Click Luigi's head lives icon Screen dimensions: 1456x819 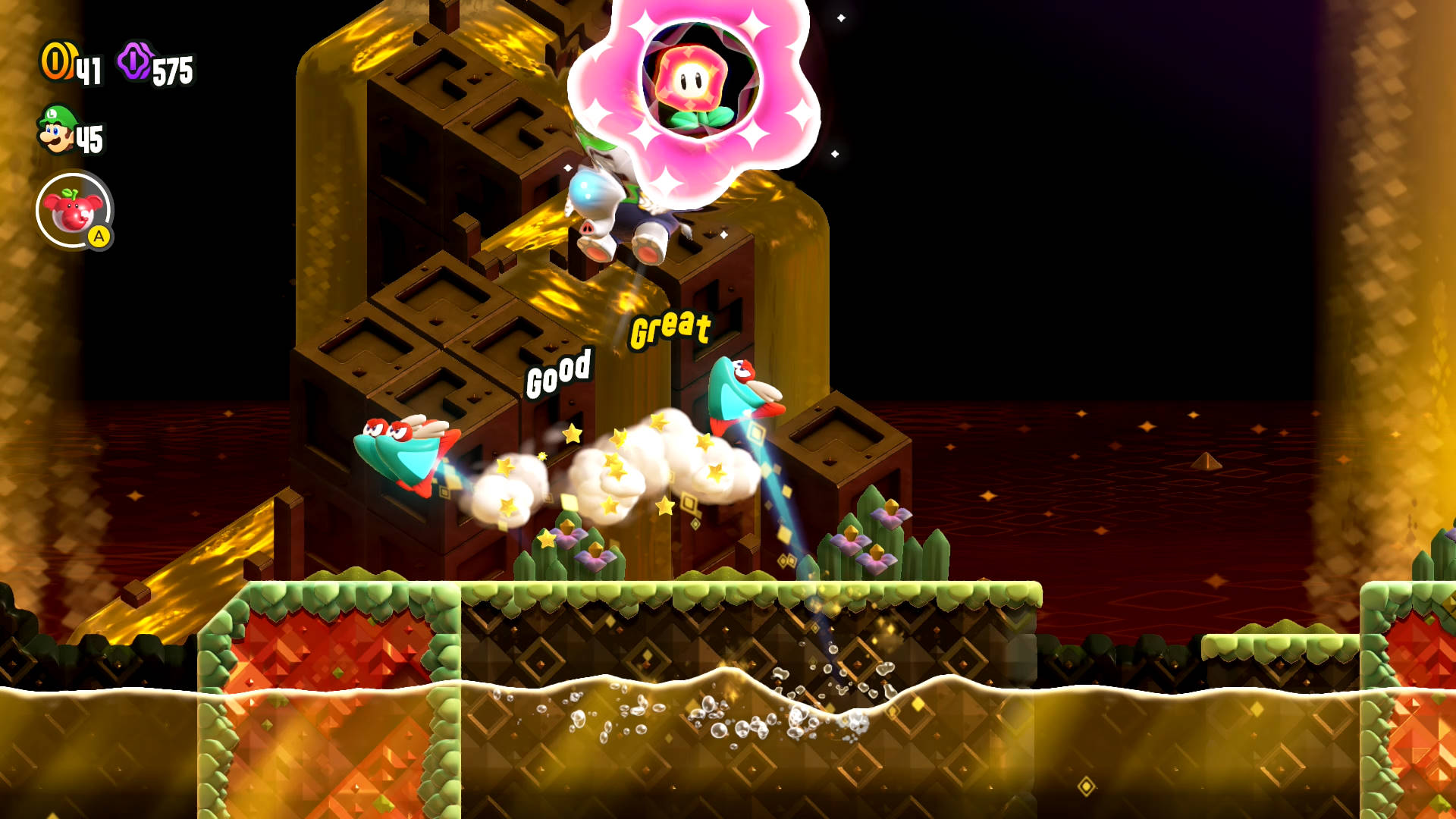[x=57, y=130]
